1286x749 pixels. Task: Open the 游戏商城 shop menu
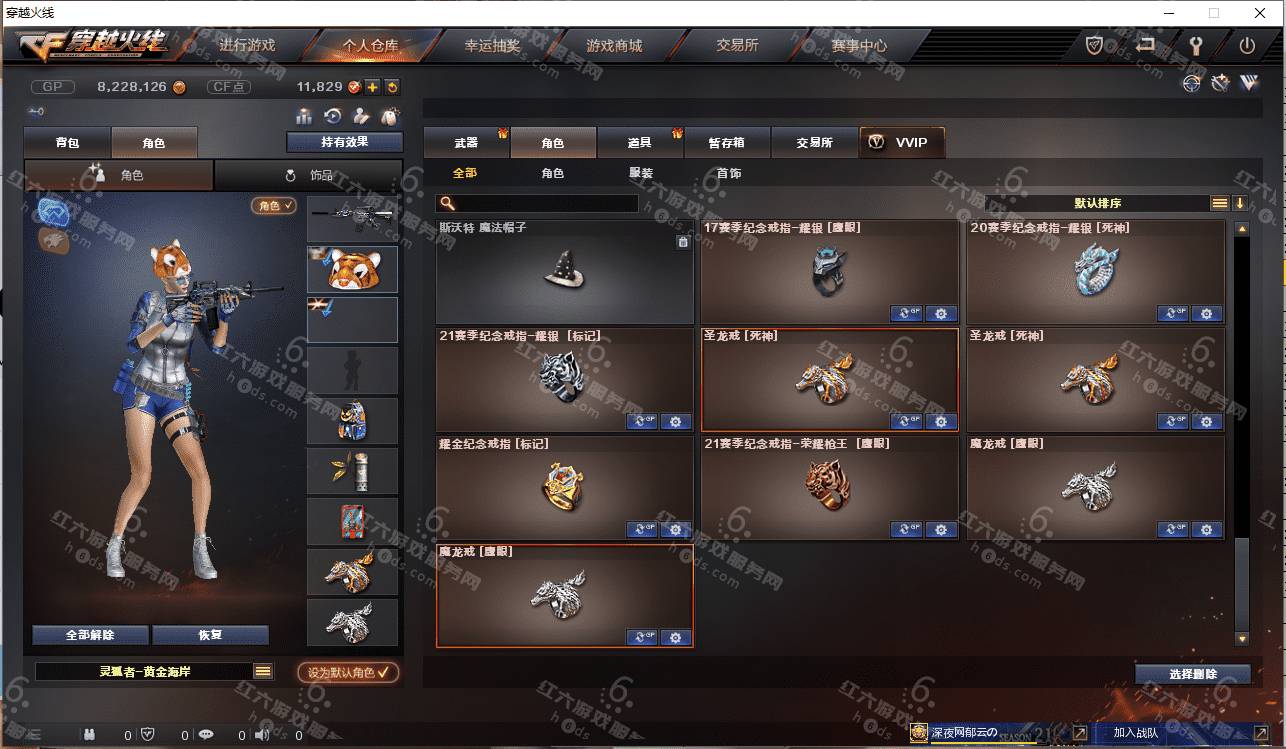[614, 46]
